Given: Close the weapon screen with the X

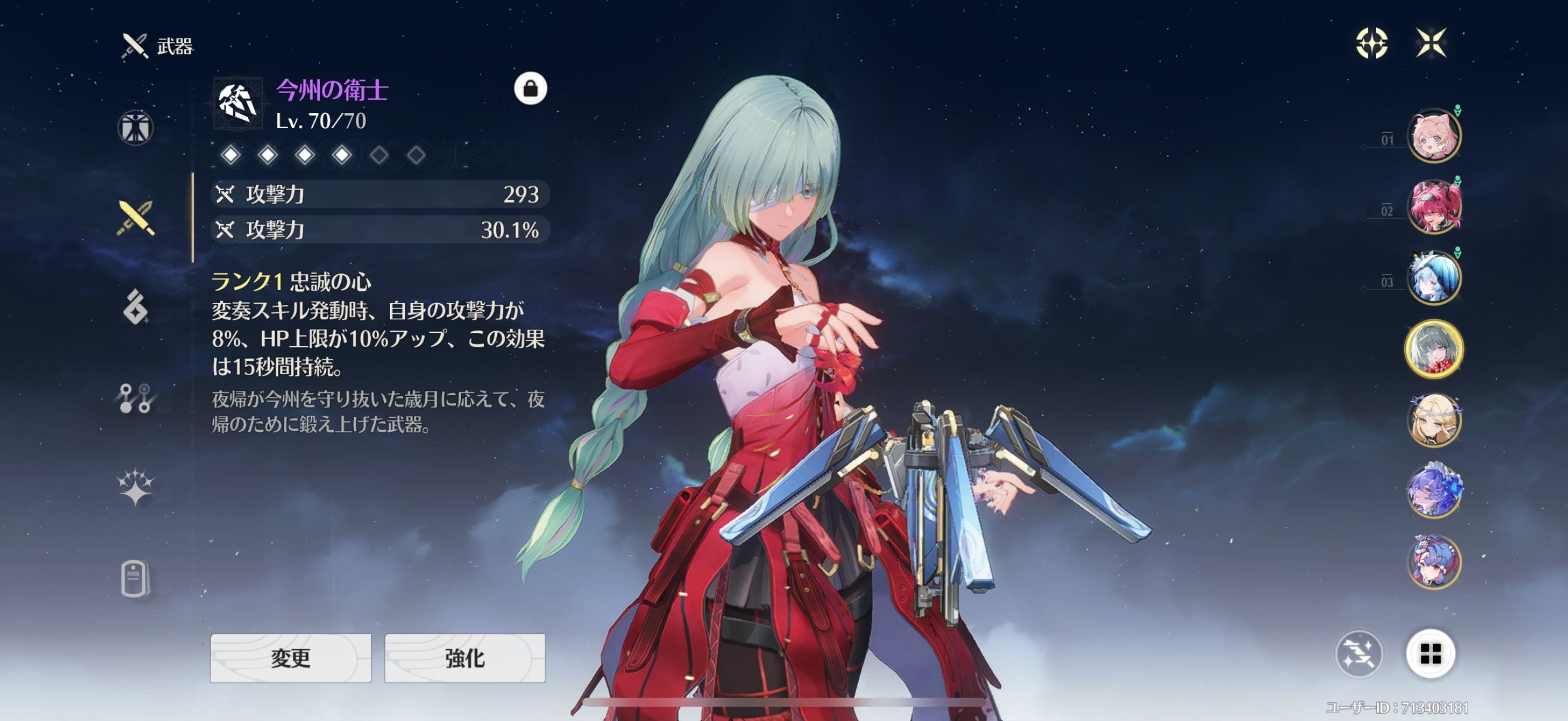Looking at the screenshot, I should 1430,43.
